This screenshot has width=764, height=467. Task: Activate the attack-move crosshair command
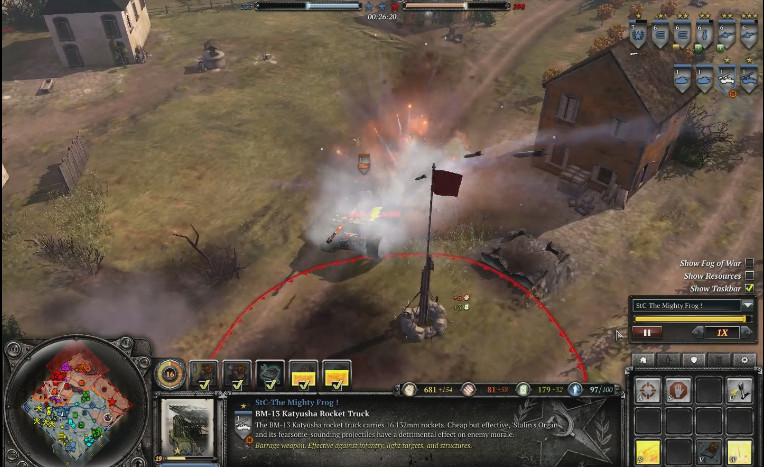(647, 390)
